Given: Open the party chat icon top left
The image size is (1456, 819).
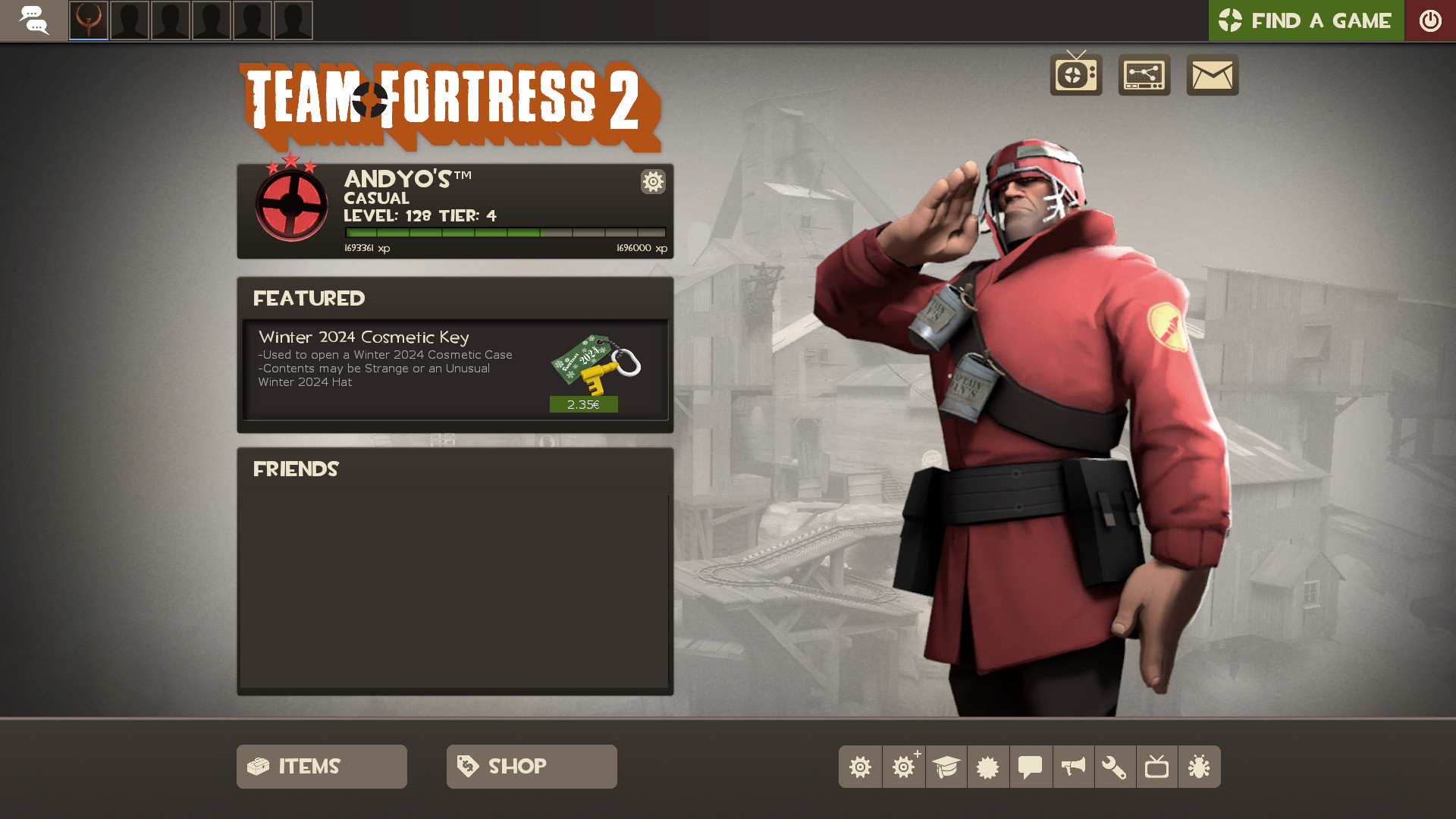Looking at the screenshot, I should point(35,20).
